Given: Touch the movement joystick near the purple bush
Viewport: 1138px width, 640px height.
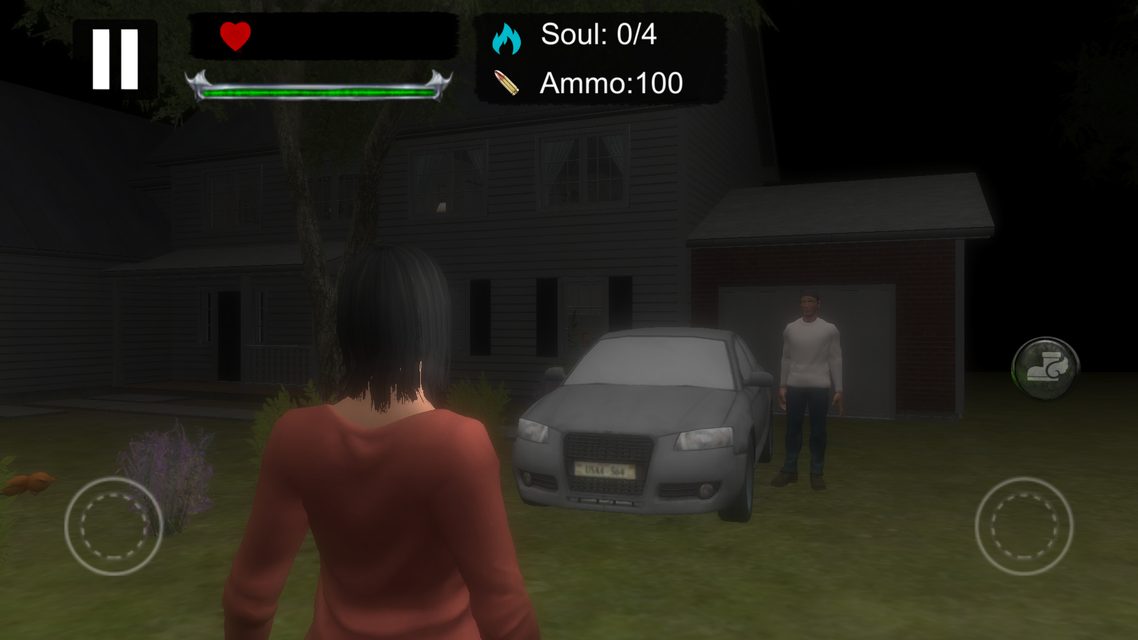Looking at the screenshot, I should [x=114, y=525].
